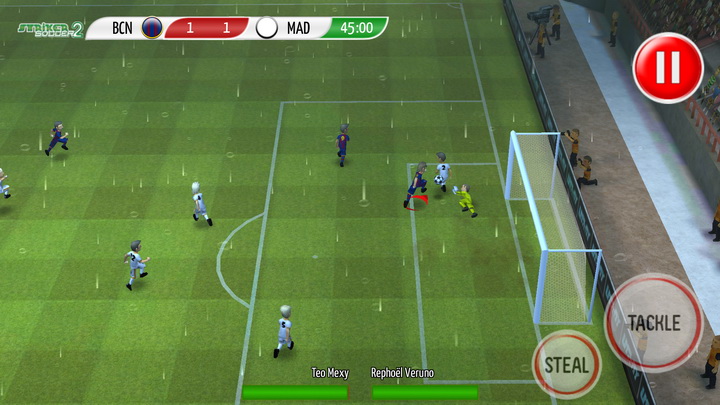Viewport: 720px width, 405px height.
Task: Hit the STEAL button
Action: (x=567, y=364)
